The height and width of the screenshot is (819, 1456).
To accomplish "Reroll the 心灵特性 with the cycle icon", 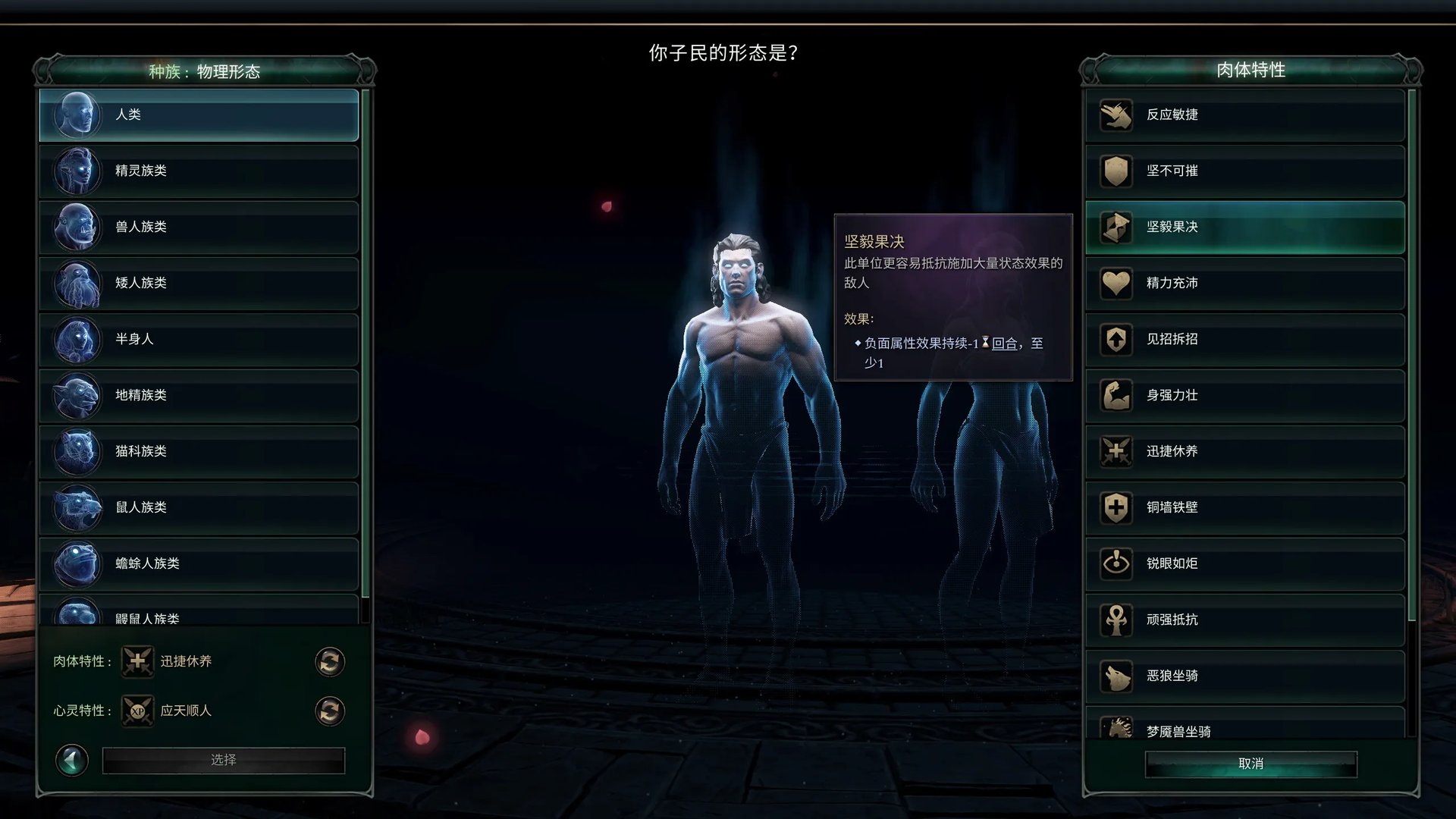I will pyautogui.click(x=329, y=711).
